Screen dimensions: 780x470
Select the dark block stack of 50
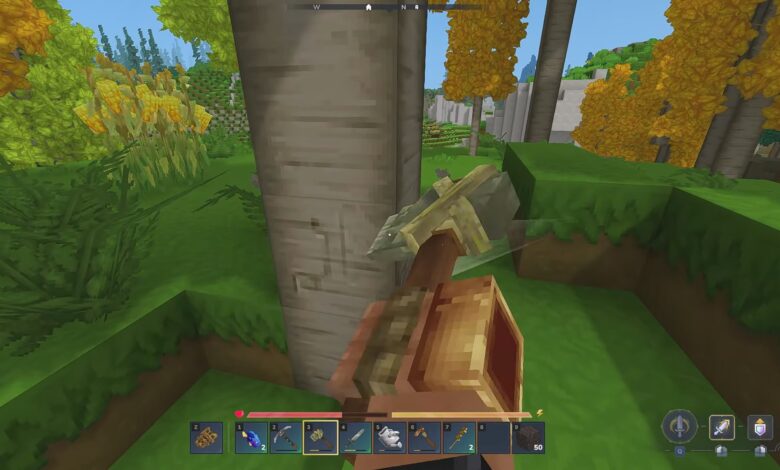click(x=528, y=438)
